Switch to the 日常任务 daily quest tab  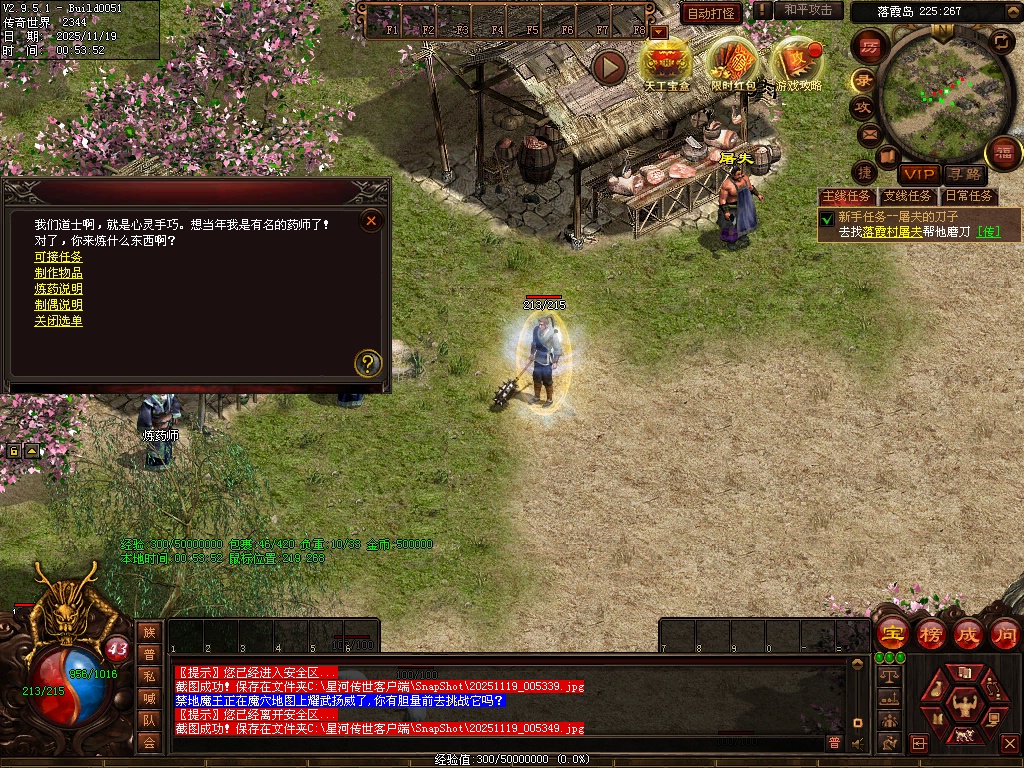pyautogui.click(x=969, y=196)
